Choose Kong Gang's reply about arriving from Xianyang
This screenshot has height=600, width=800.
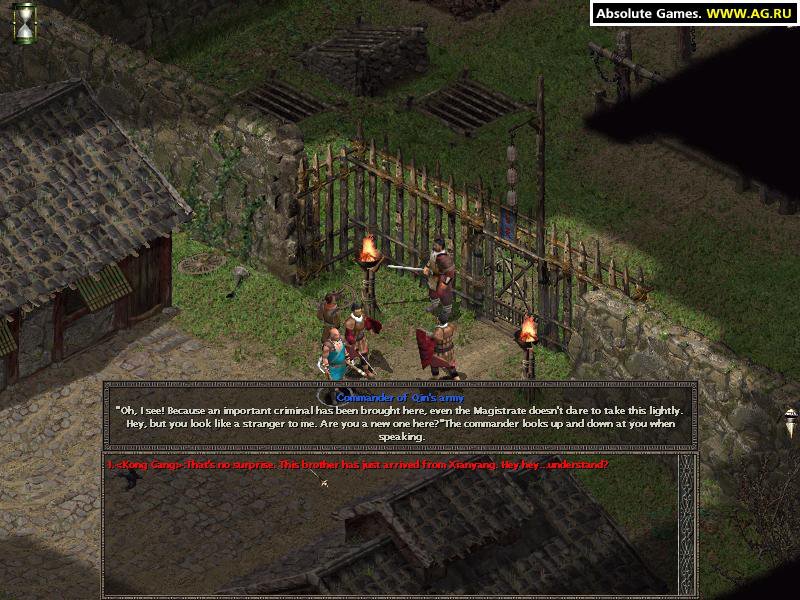click(357, 466)
